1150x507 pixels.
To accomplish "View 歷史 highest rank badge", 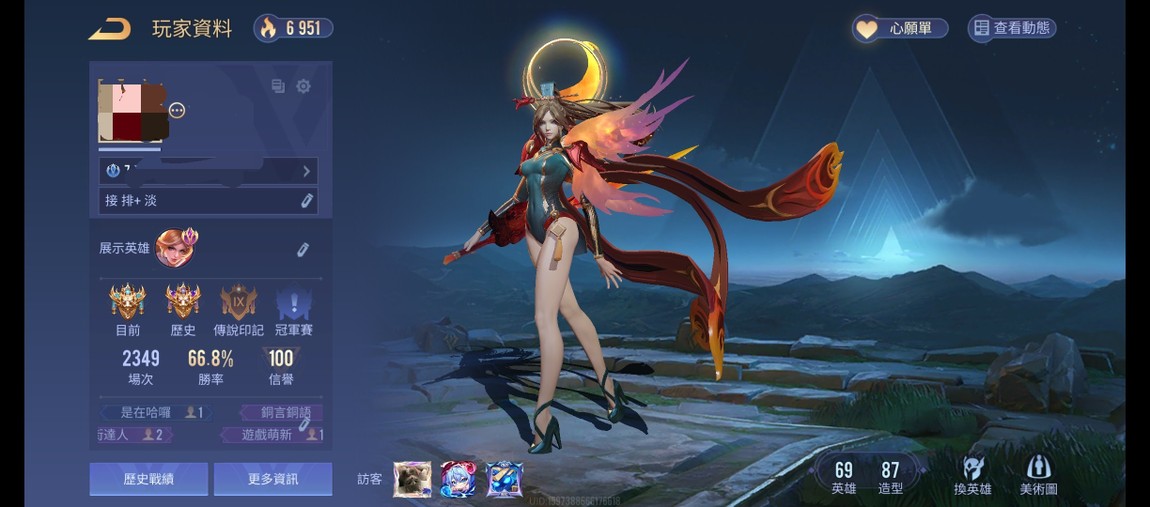I will (183, 301).
